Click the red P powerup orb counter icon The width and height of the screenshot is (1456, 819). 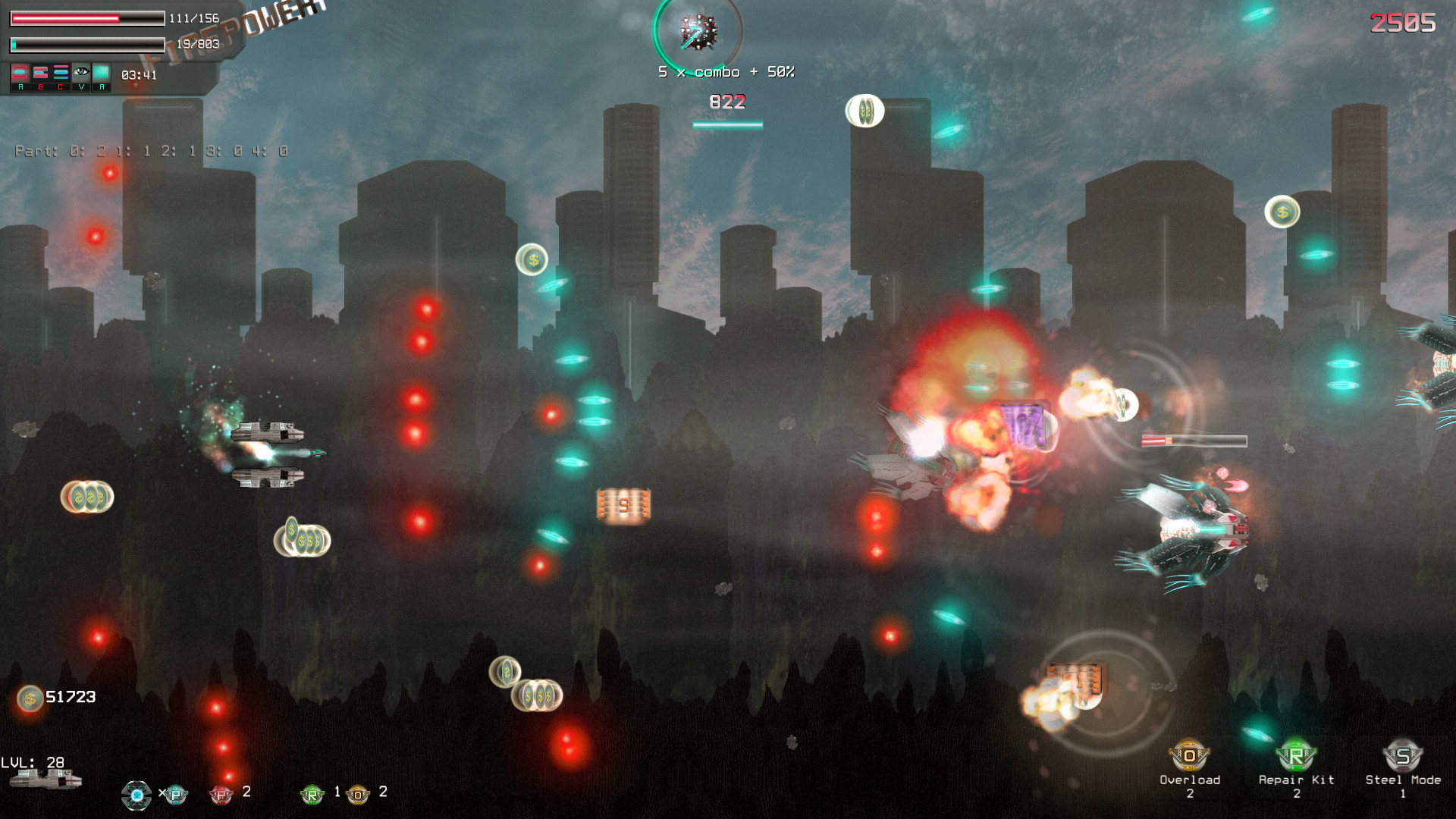tap(220, 794)
